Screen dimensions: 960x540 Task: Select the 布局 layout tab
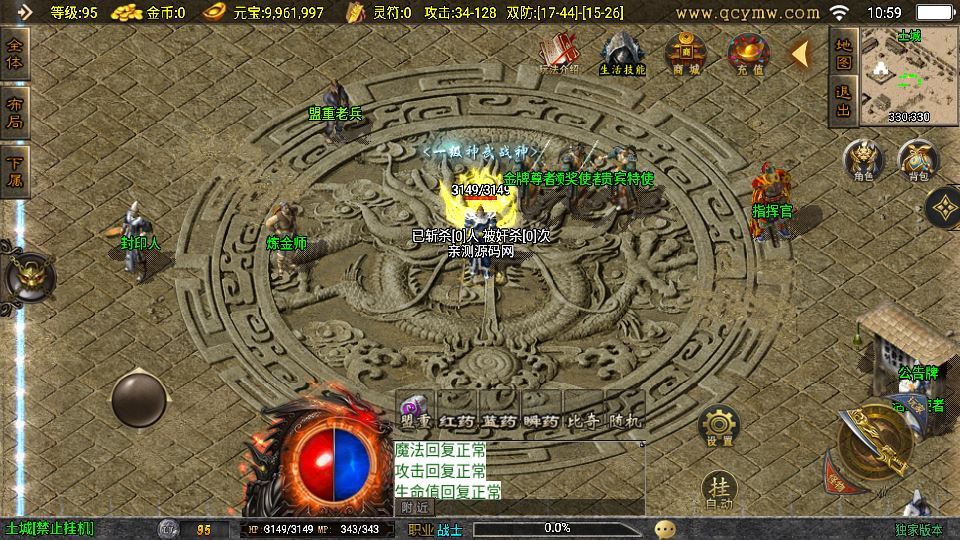click(x=16, y=113)
